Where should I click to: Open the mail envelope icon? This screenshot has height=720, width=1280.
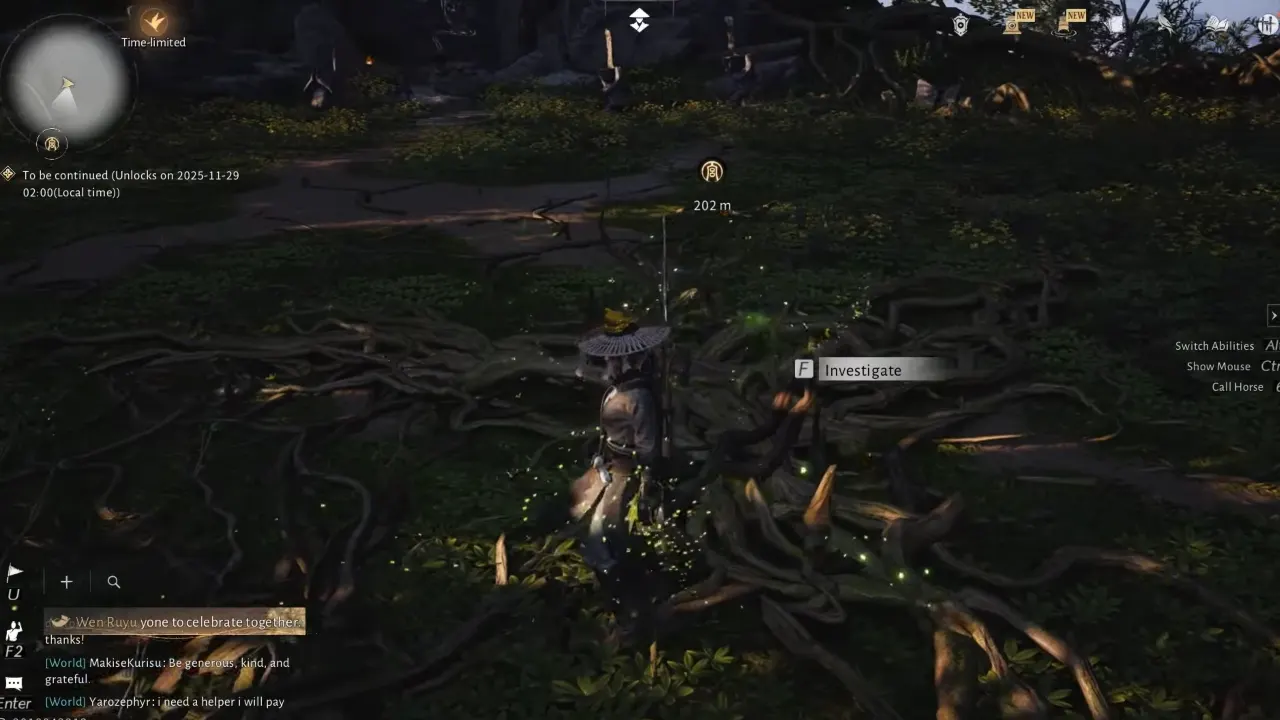pyautogui.click(x=1116, y=23)
